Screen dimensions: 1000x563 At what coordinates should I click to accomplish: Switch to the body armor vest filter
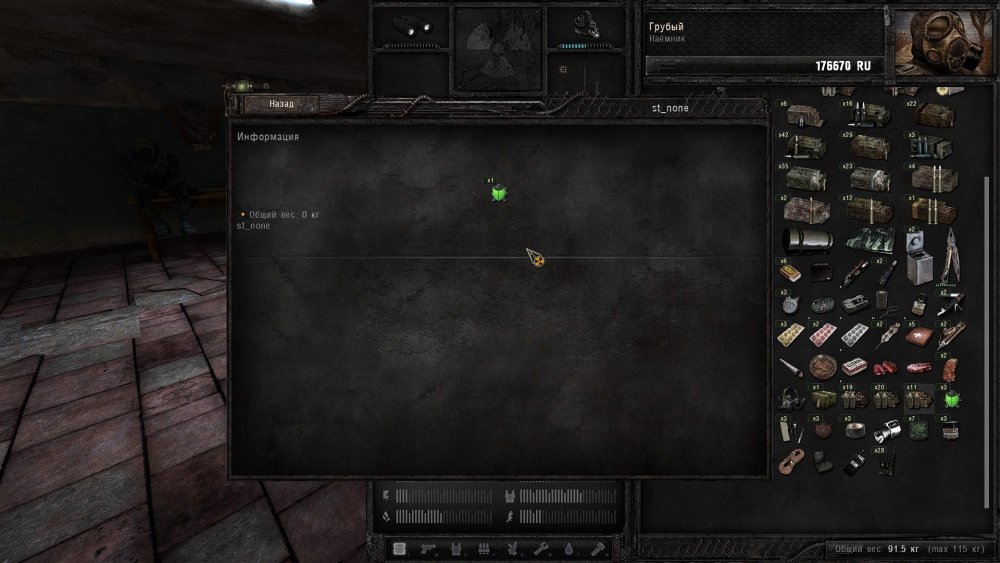457,549
